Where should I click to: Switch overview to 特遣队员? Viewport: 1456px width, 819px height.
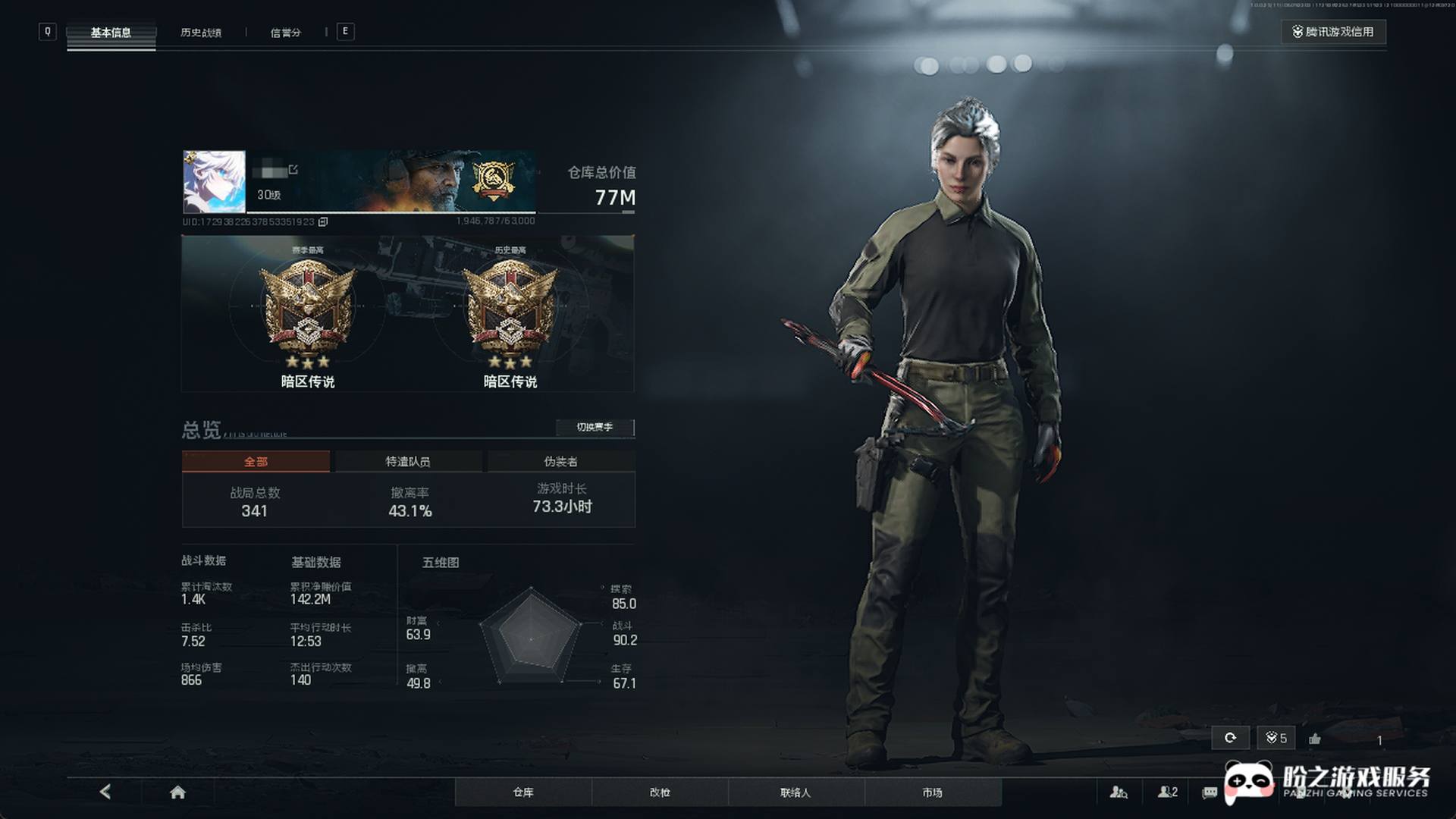(x=408, y=461)
